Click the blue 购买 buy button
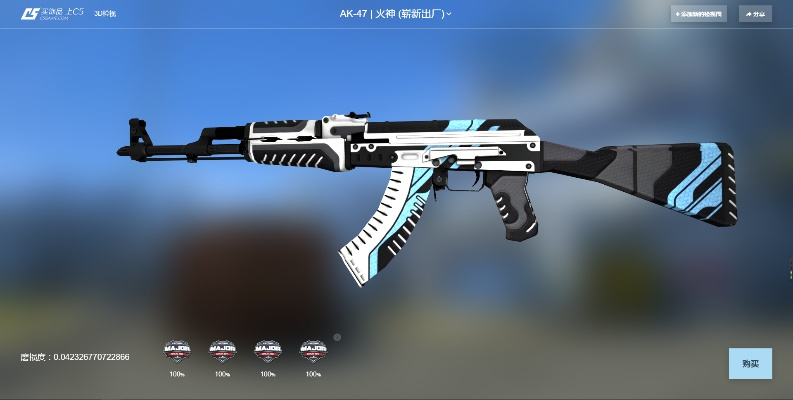This screenshot has width=793, height=400. tap(750, 363)
